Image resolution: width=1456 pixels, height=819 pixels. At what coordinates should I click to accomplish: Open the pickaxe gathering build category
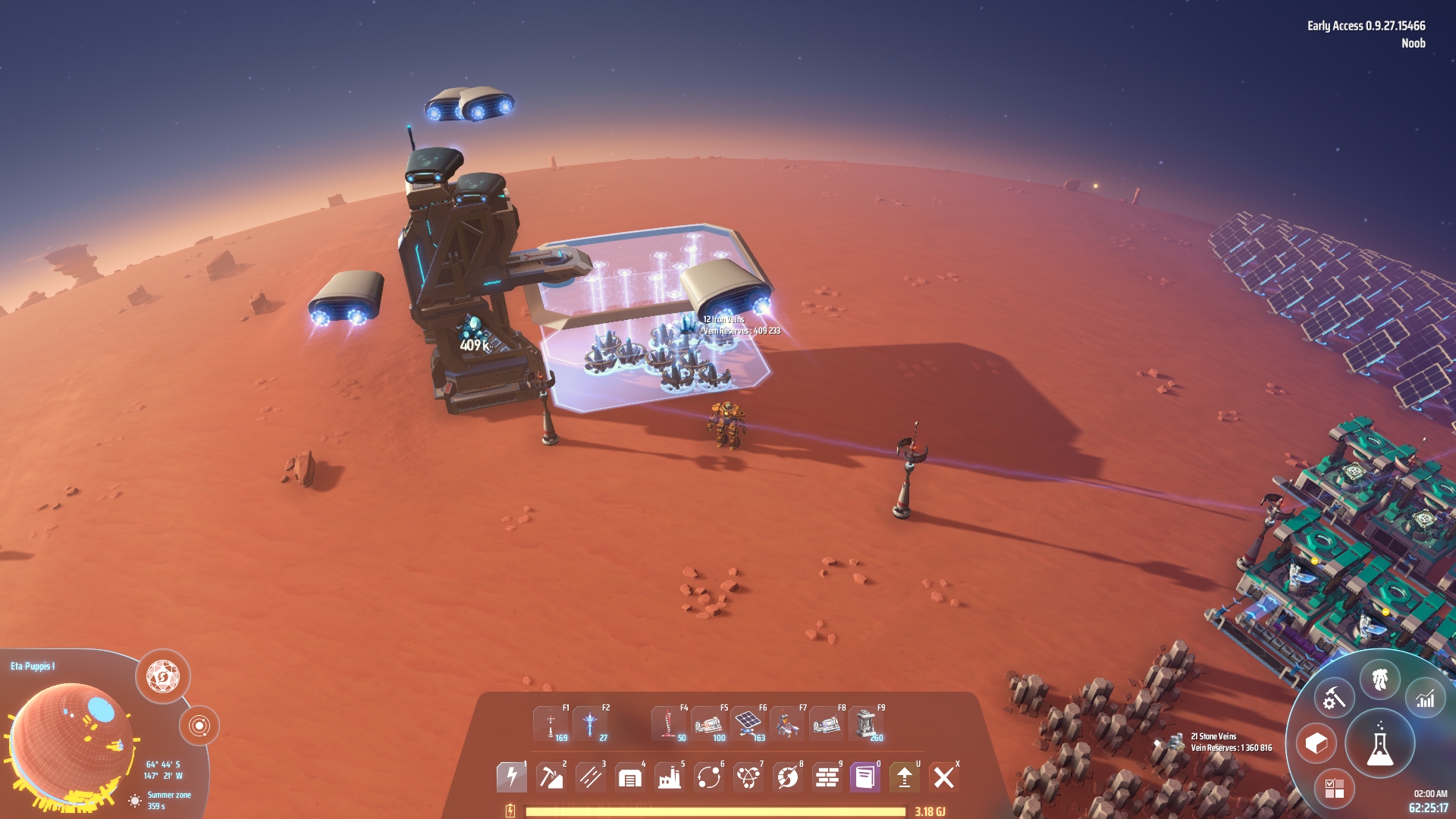click(x=551, y=777)
